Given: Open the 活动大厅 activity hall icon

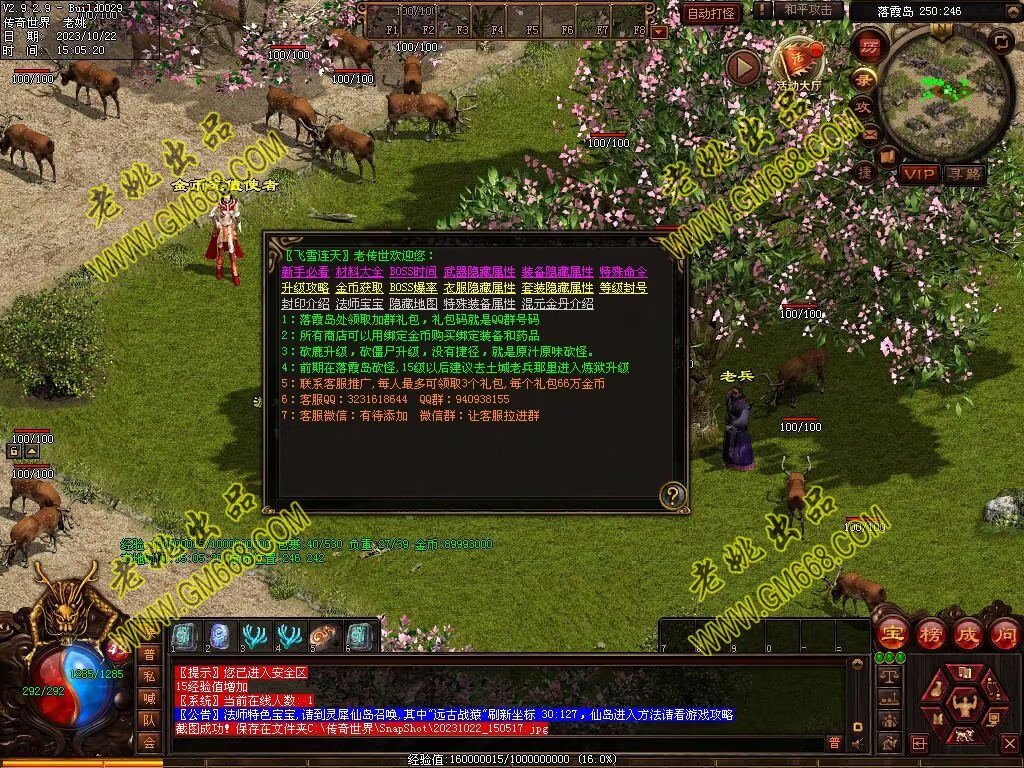Looking at the screenshot, I should pos(797,64).
